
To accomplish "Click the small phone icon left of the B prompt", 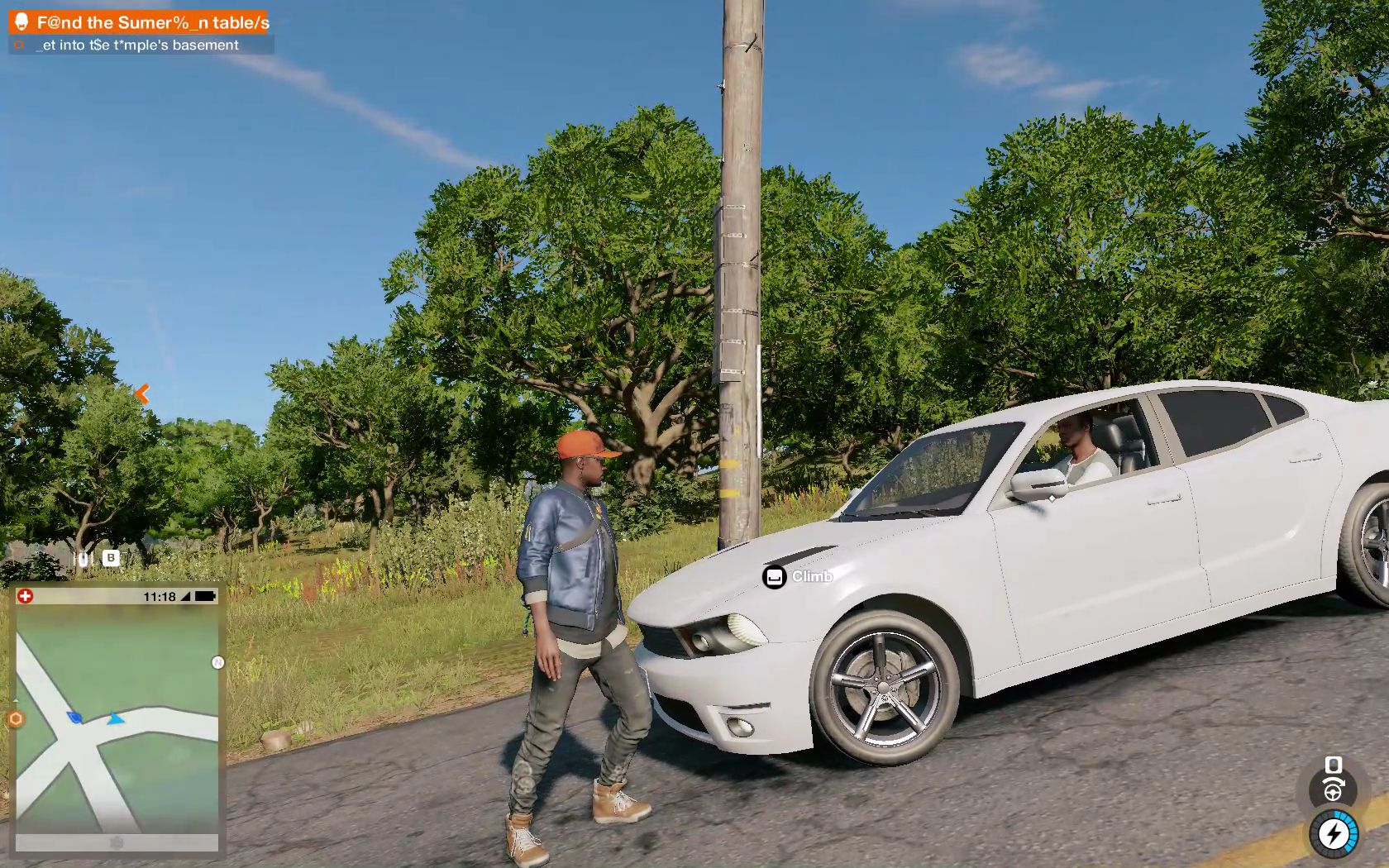I will coord(84,560).
